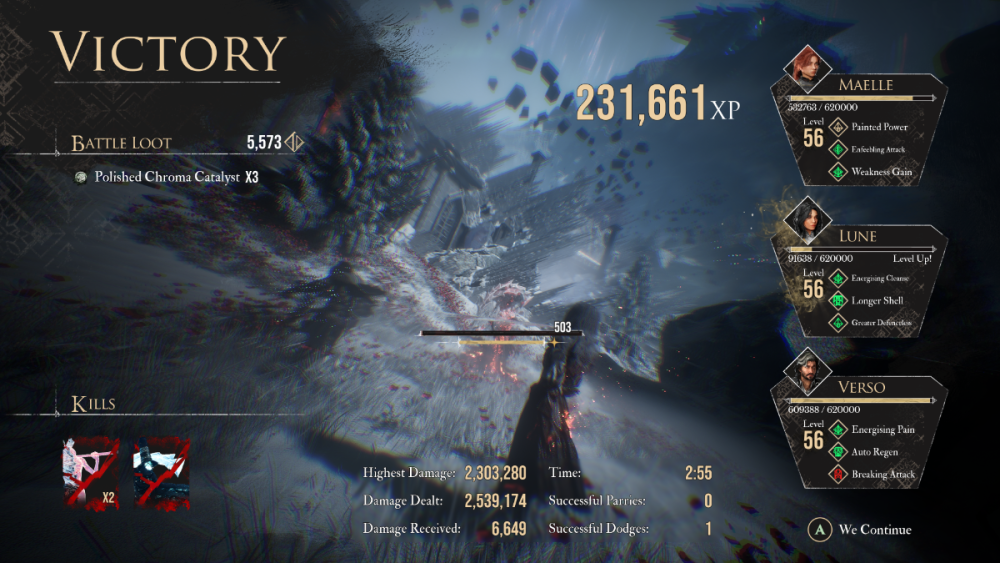Image resolution: width=1000 pixels, height=563 pixels.
Task: Inspect Maelle's Weakness Gain icon
Action: click(x=839, y=172)
